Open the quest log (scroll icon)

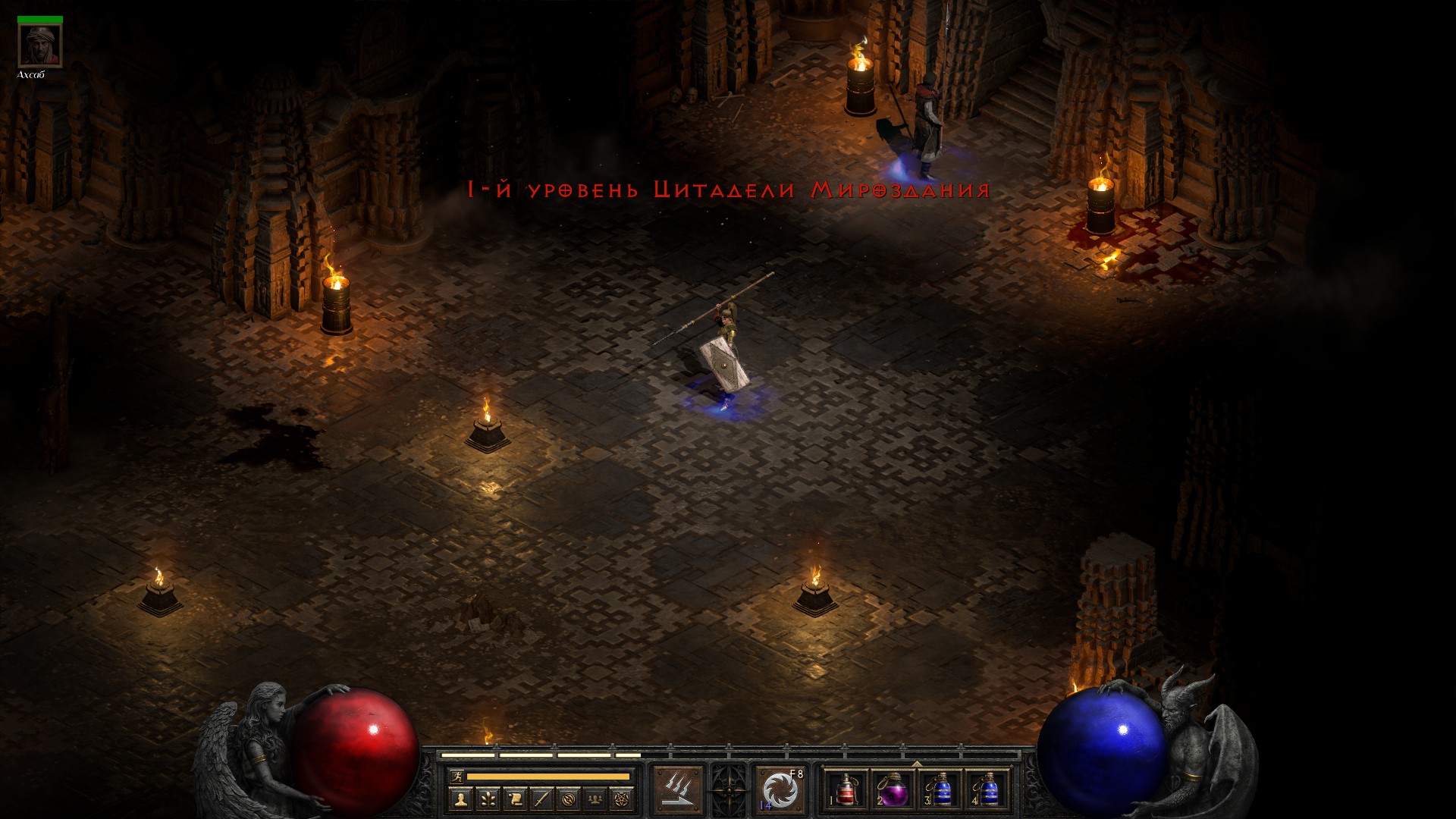[514, 799]
